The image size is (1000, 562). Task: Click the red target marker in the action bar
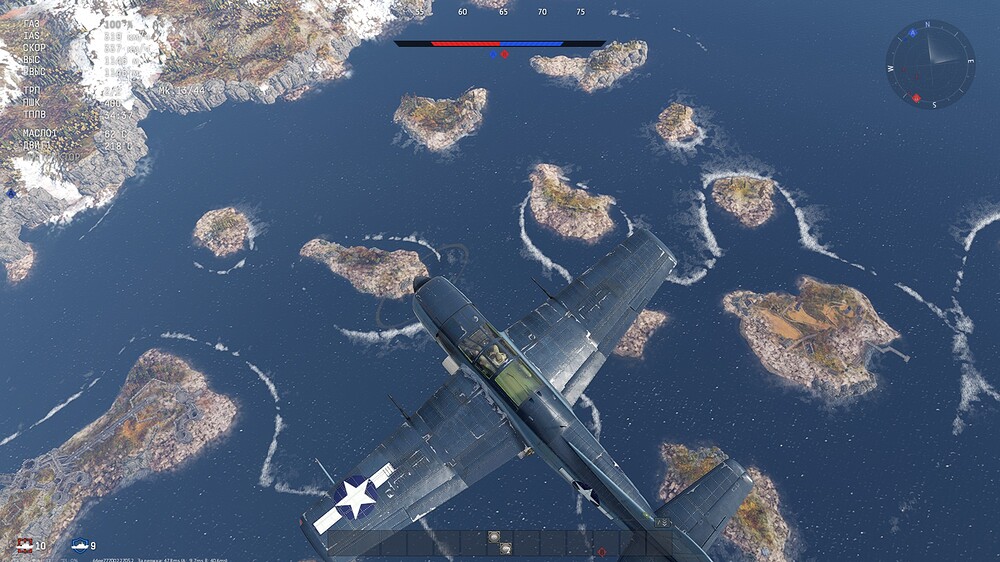click(601, 551)
